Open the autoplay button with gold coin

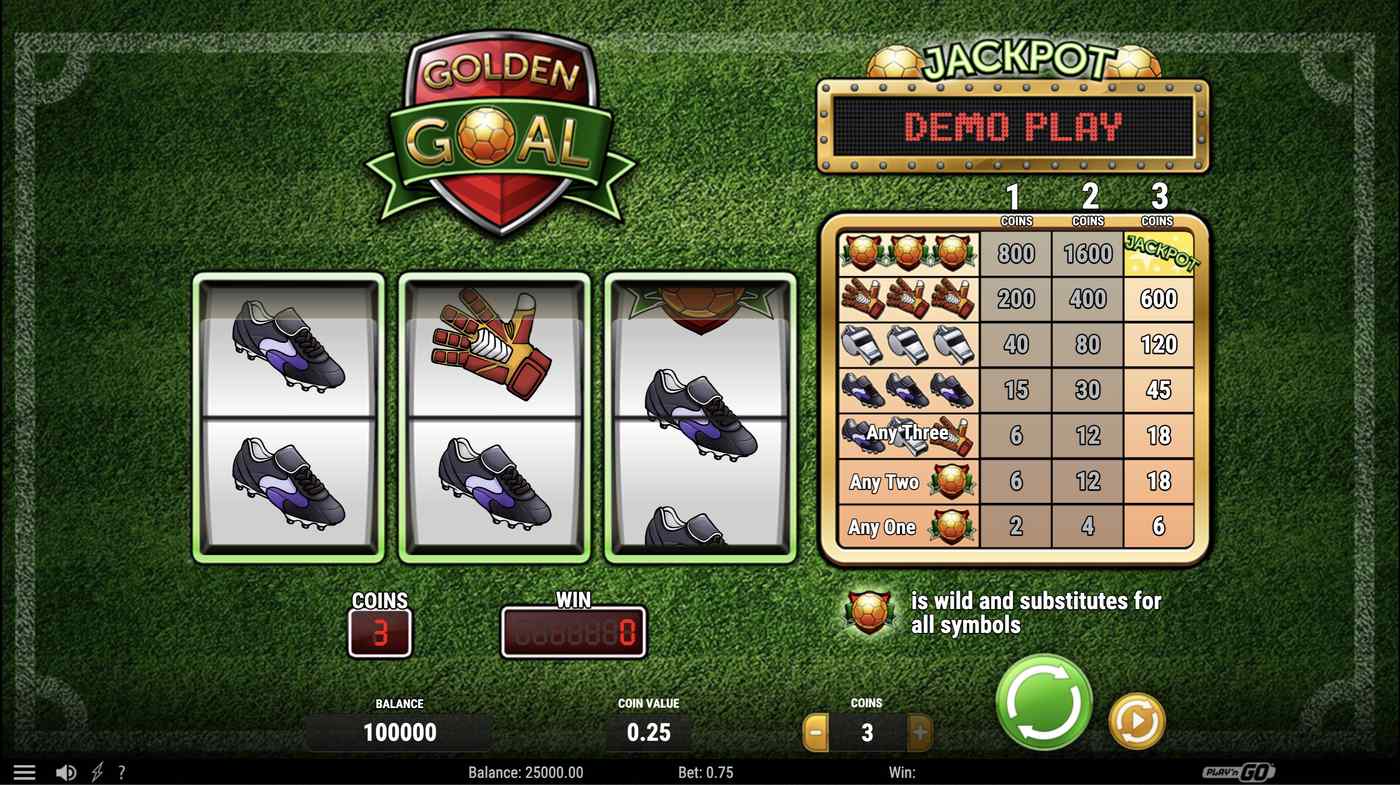[x=1135, y=719]
